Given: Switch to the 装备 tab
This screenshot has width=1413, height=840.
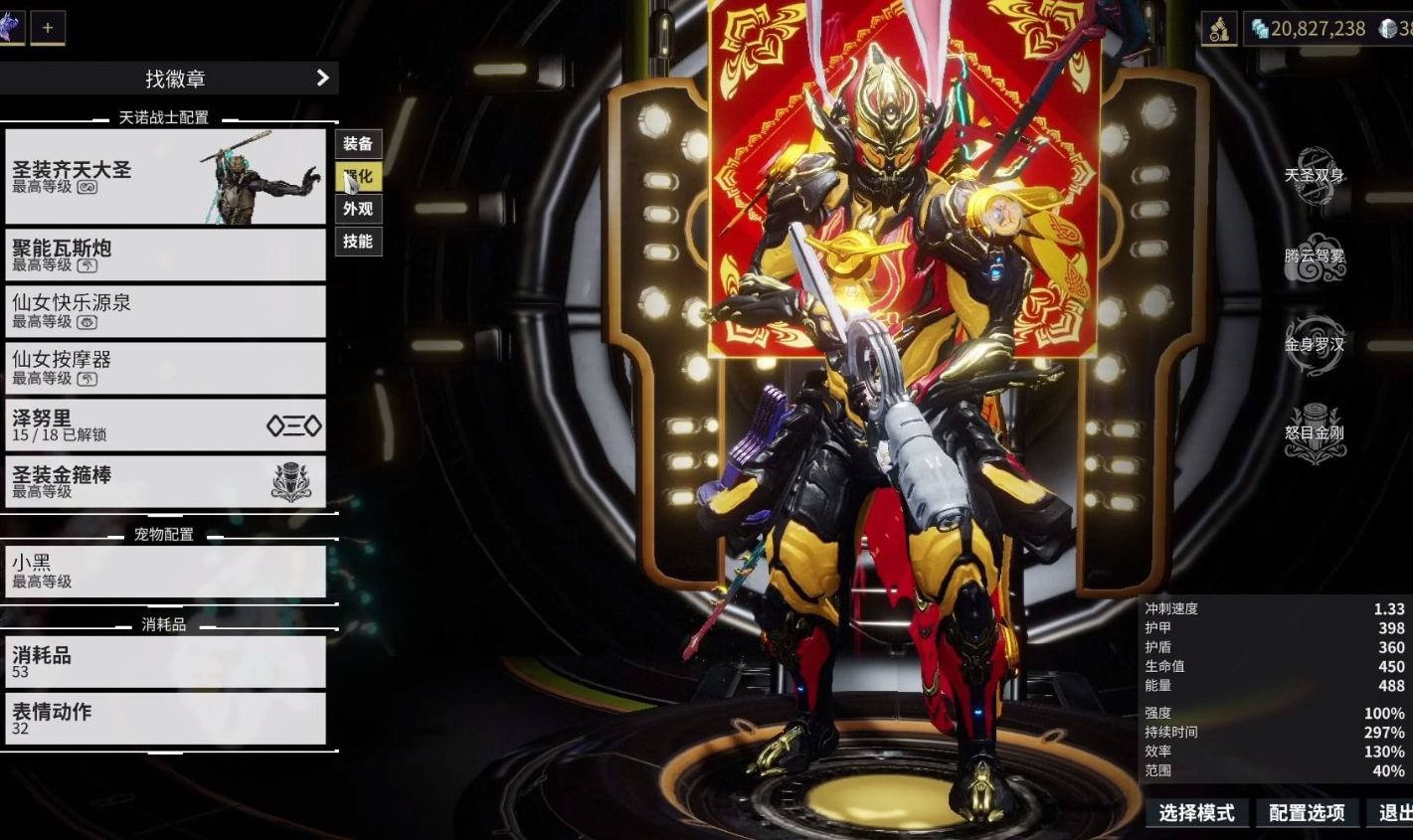Looking at the screenshot, I should pos(358,144).
